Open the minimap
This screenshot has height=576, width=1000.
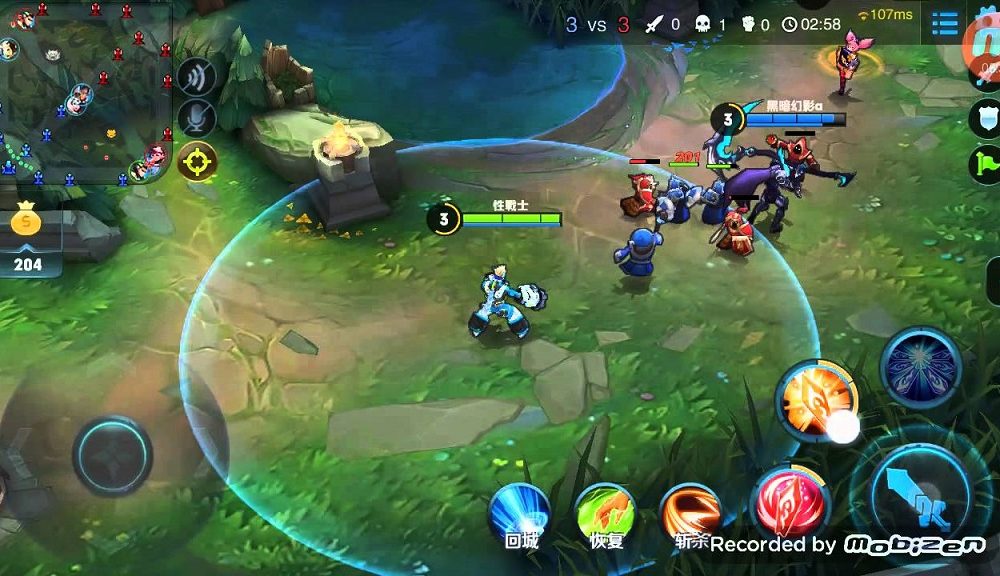point(85,92)
